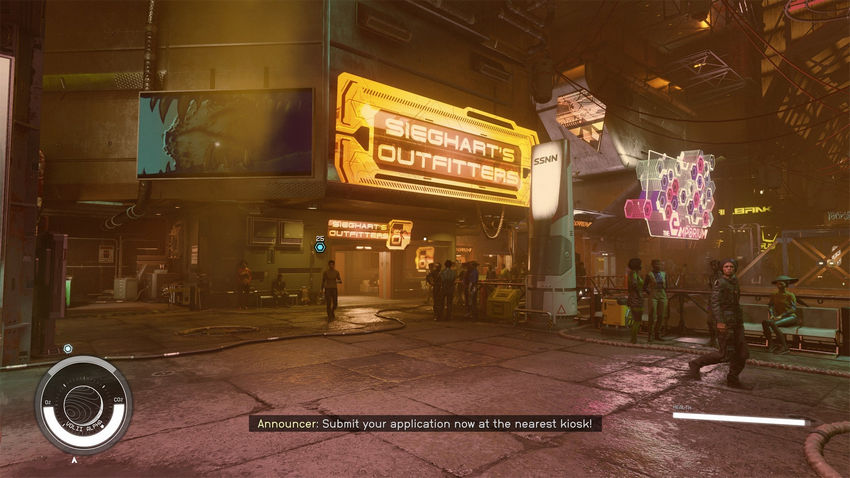Click the Volii Alpha planet compass dial

click(x=83, y=405)
